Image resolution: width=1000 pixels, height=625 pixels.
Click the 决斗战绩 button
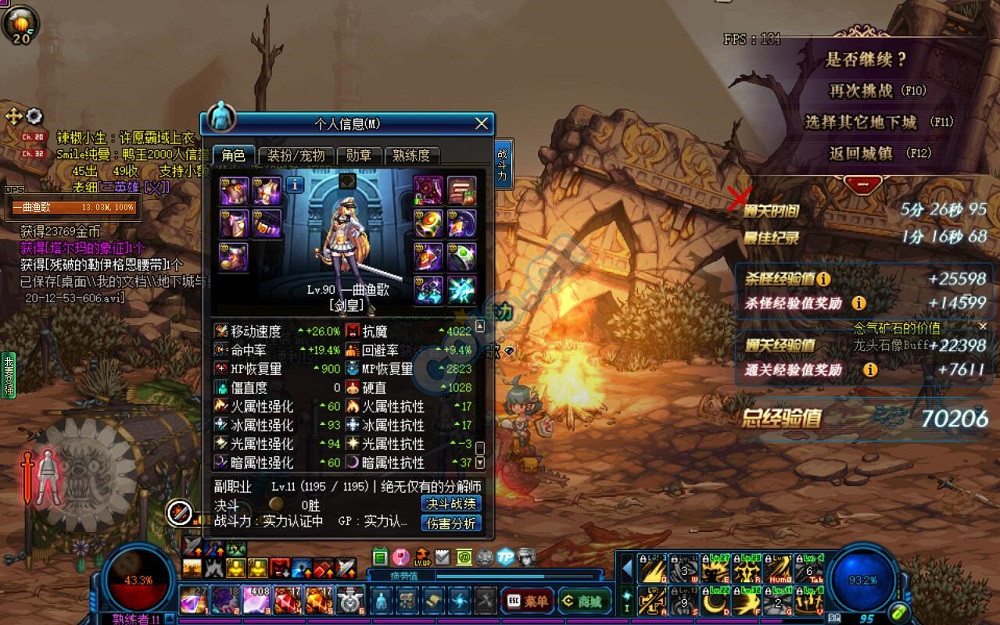[451, 503]
